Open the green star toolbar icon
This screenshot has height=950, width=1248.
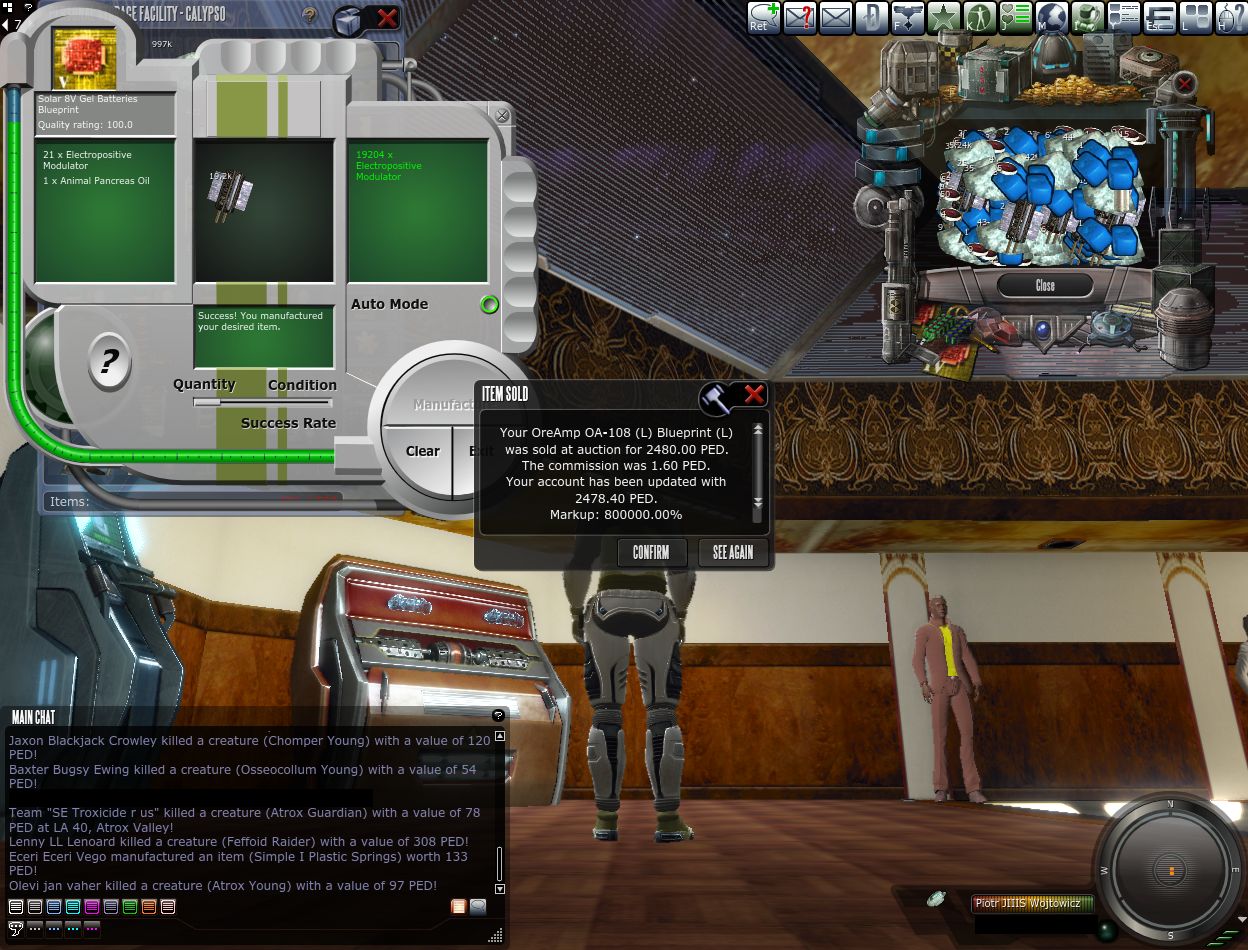point(943,17)
